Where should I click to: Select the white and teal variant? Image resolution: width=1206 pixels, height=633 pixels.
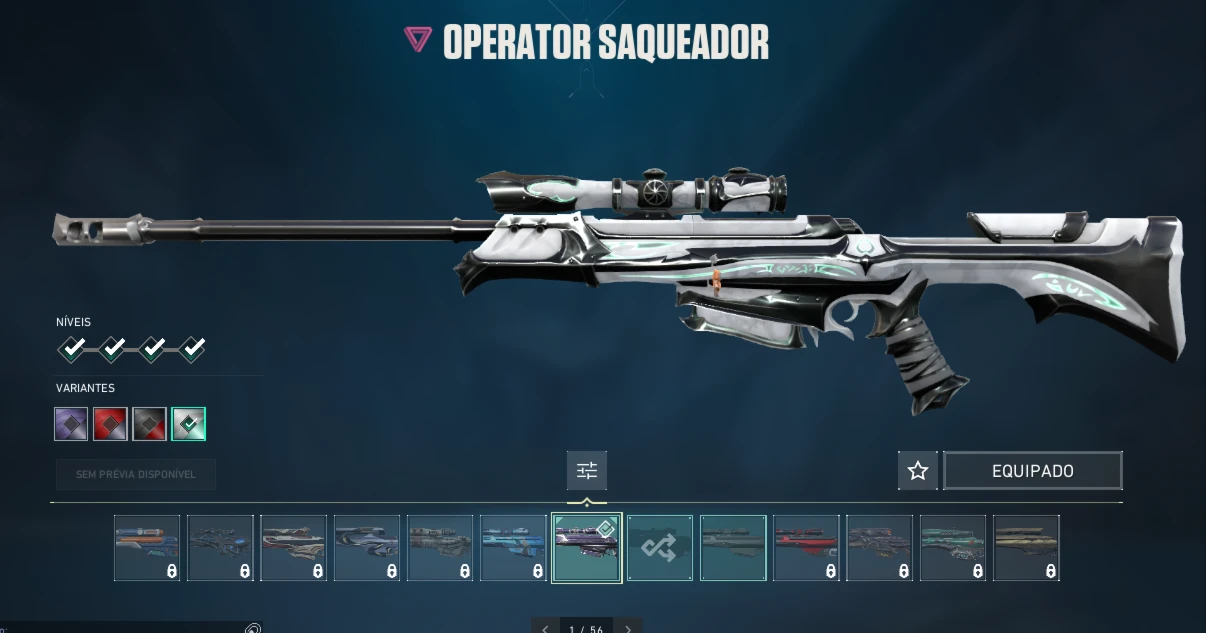pyautogui.click(x=188, y=424)
